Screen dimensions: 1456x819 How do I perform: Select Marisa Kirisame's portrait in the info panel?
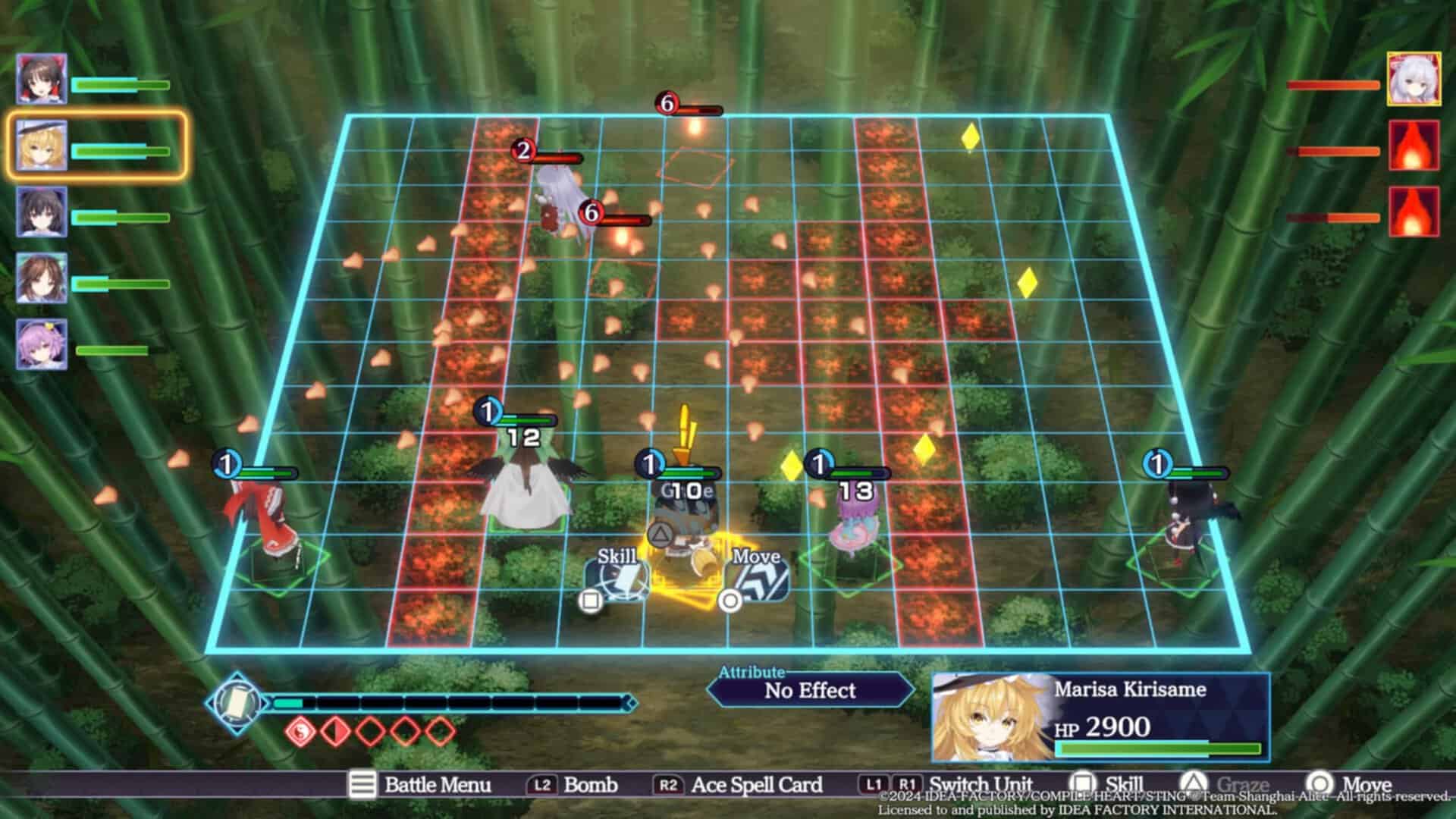click(990, 717)
